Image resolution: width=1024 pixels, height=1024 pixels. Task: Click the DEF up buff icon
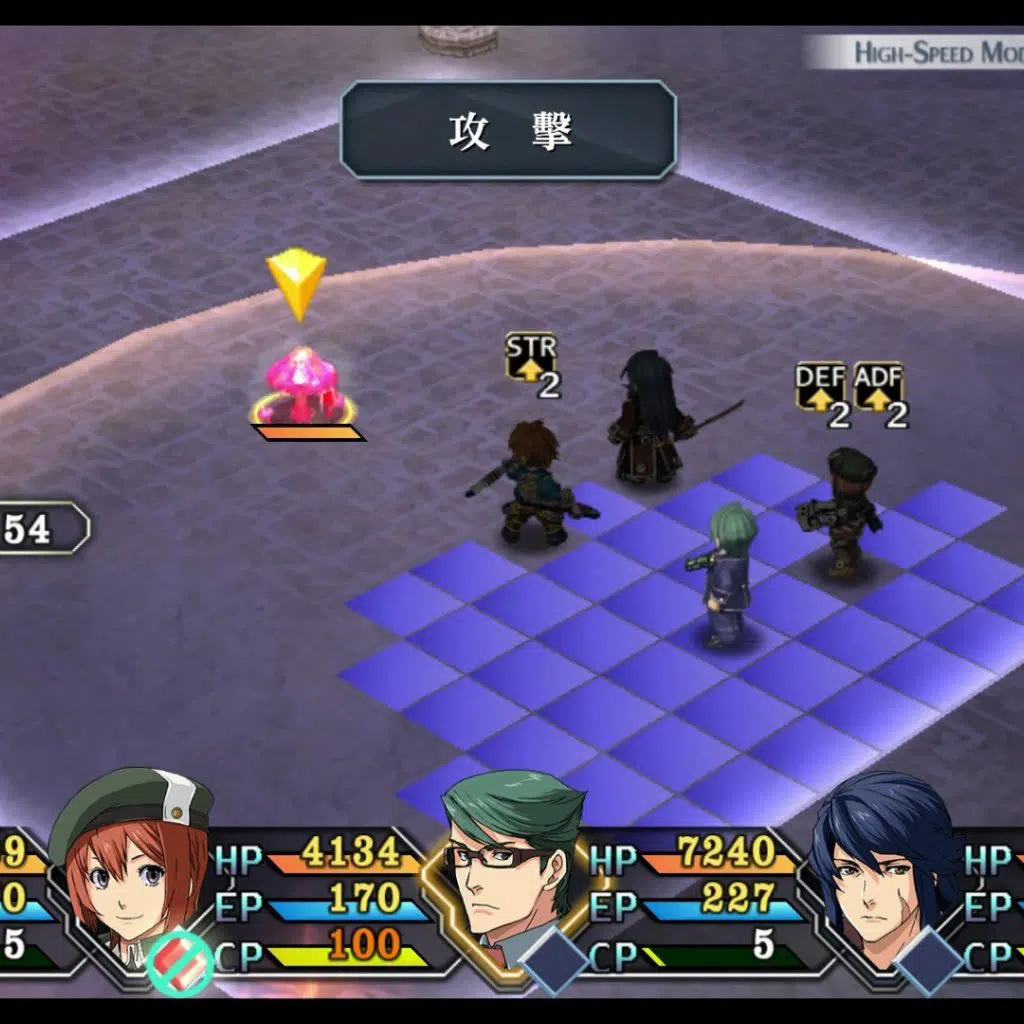[820, 386]
